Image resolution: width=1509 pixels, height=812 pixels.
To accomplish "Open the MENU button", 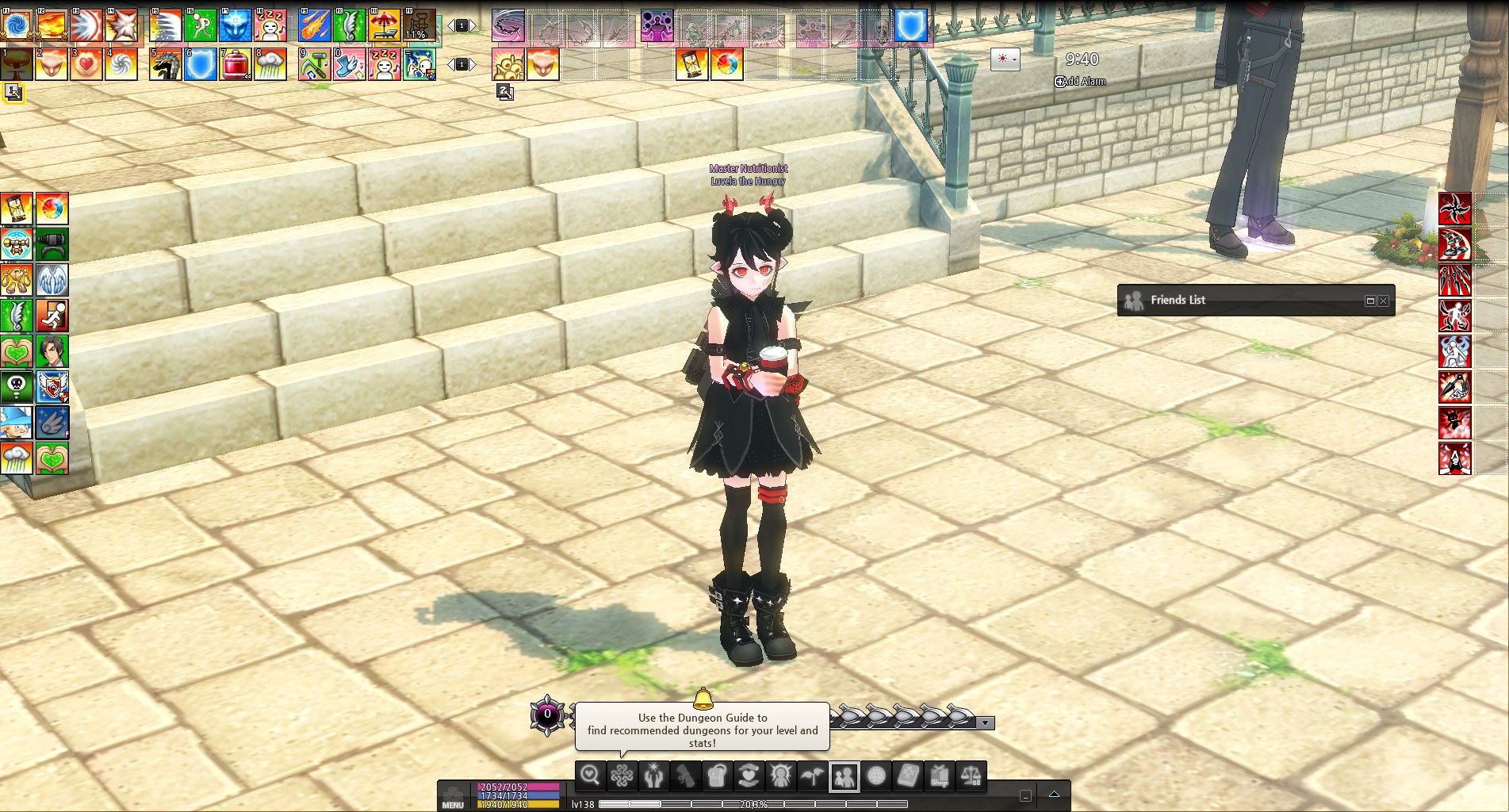I will point(453,796).
